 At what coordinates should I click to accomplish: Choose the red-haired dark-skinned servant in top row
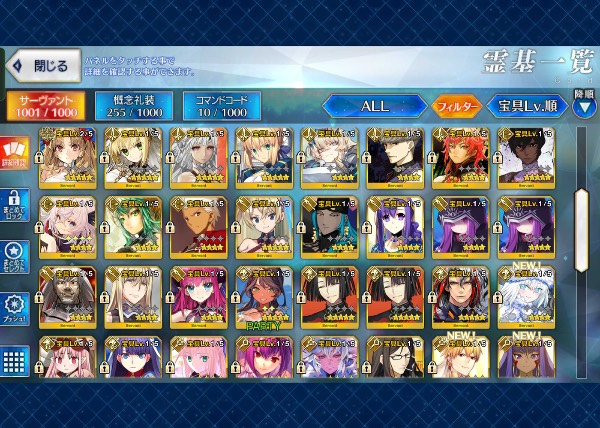coord(459,156)
